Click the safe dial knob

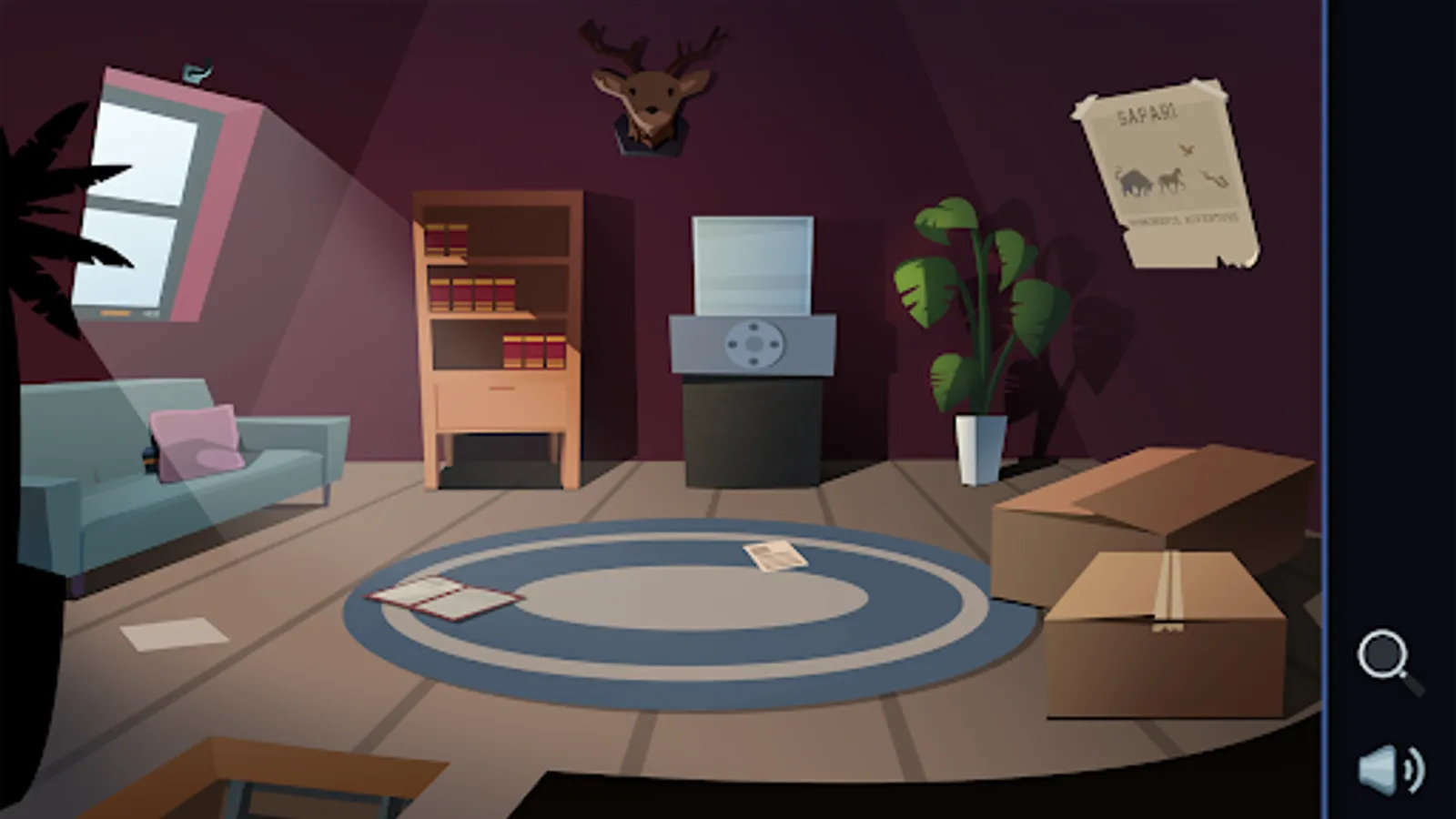(753, 344)
